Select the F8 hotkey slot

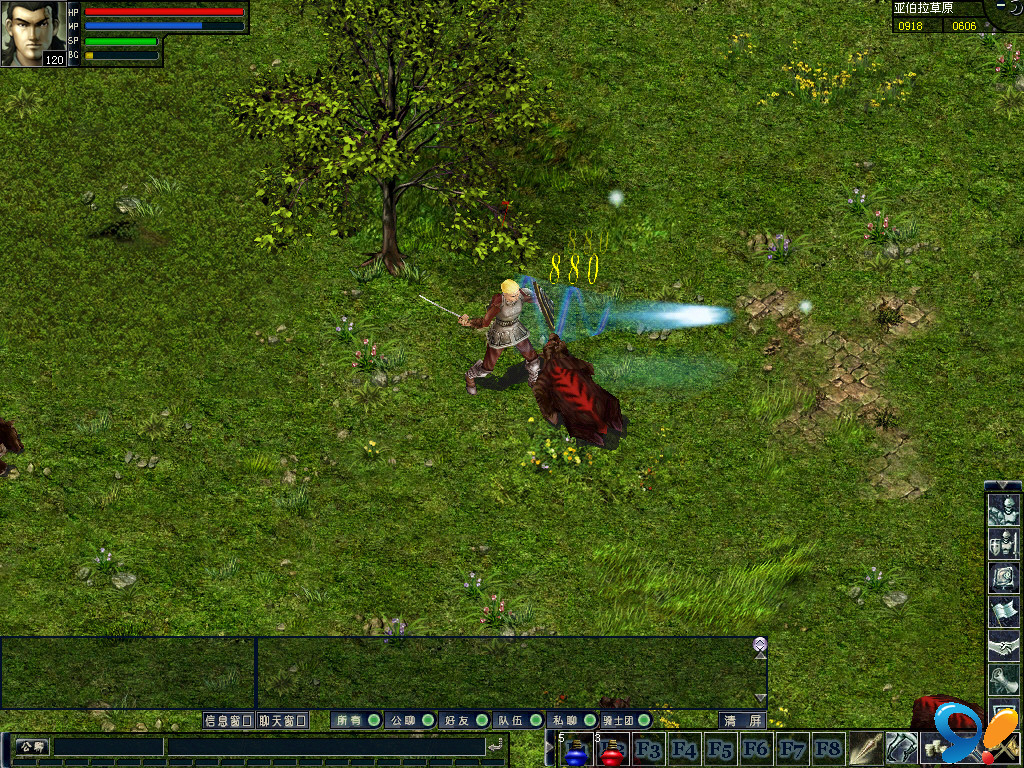[x=827, y=749]
